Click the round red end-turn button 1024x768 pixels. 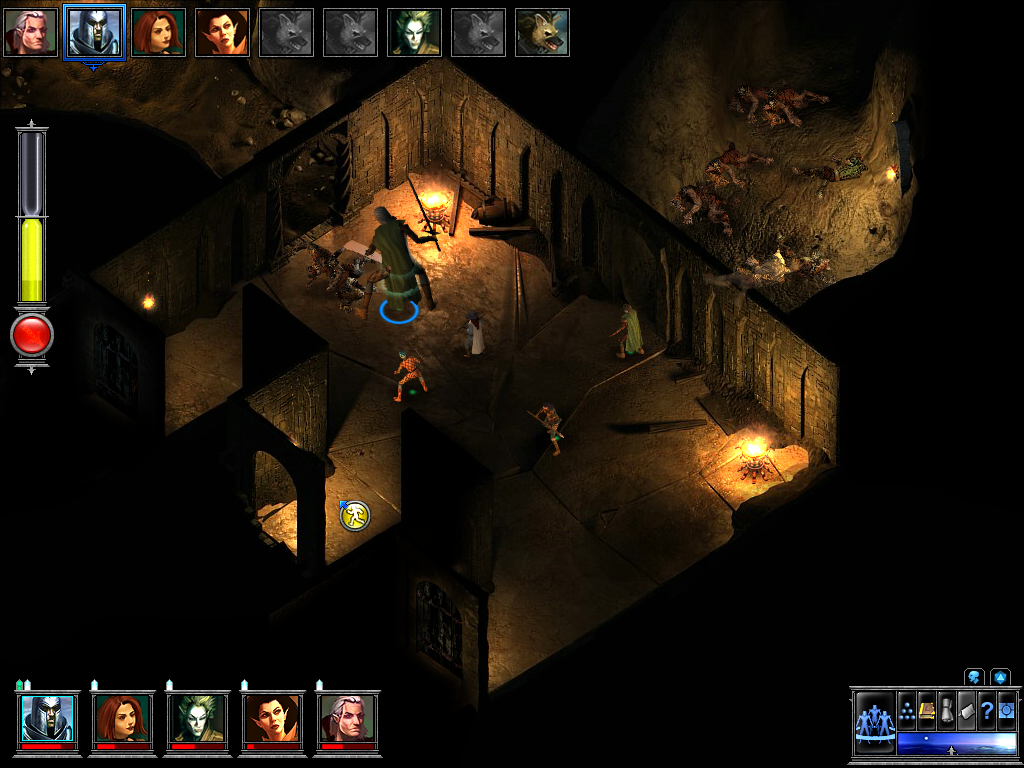[x=31, y=336]
